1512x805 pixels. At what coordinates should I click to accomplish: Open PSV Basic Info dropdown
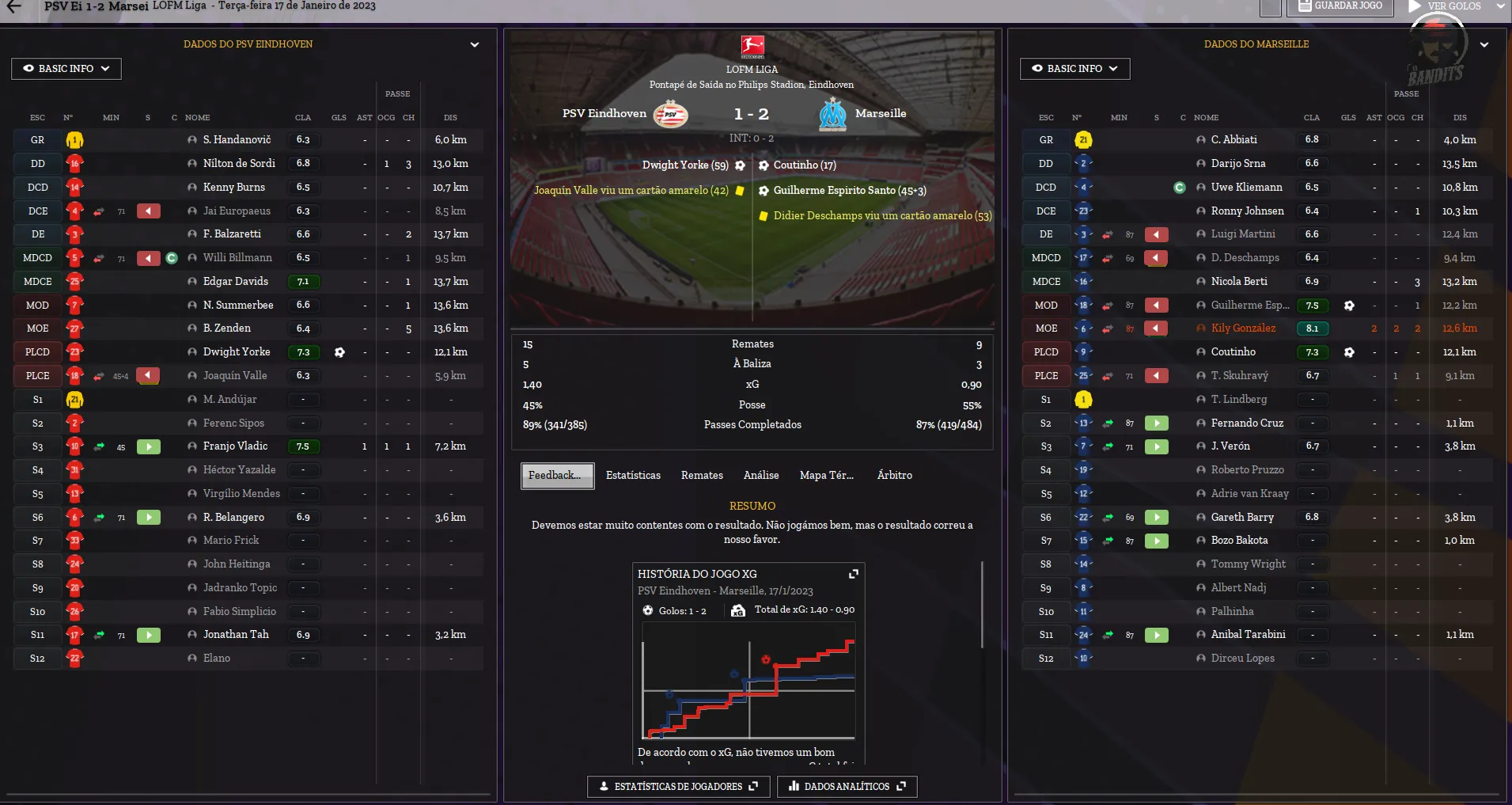(66, 69)
